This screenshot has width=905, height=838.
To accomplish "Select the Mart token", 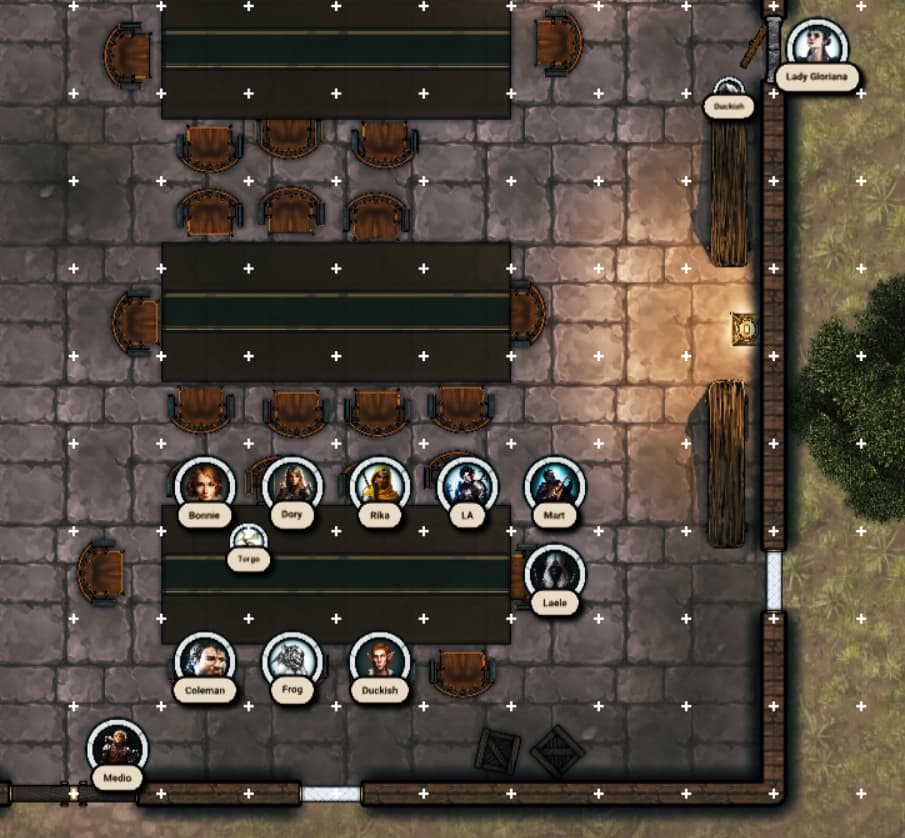I will [x=554, y=485].
